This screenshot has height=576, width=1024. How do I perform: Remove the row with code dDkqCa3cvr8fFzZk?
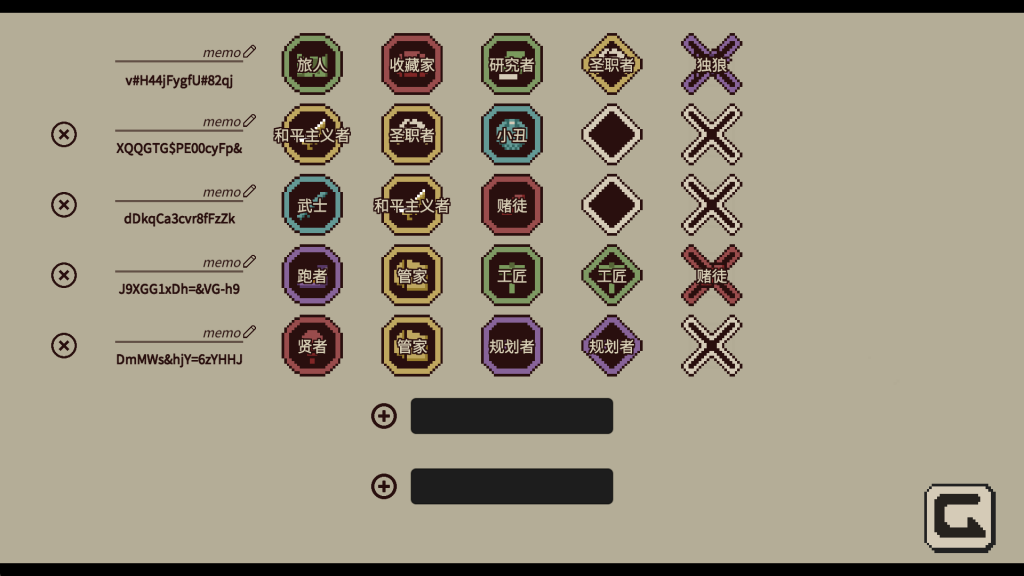pyautogui.click(x=64, y=205)
